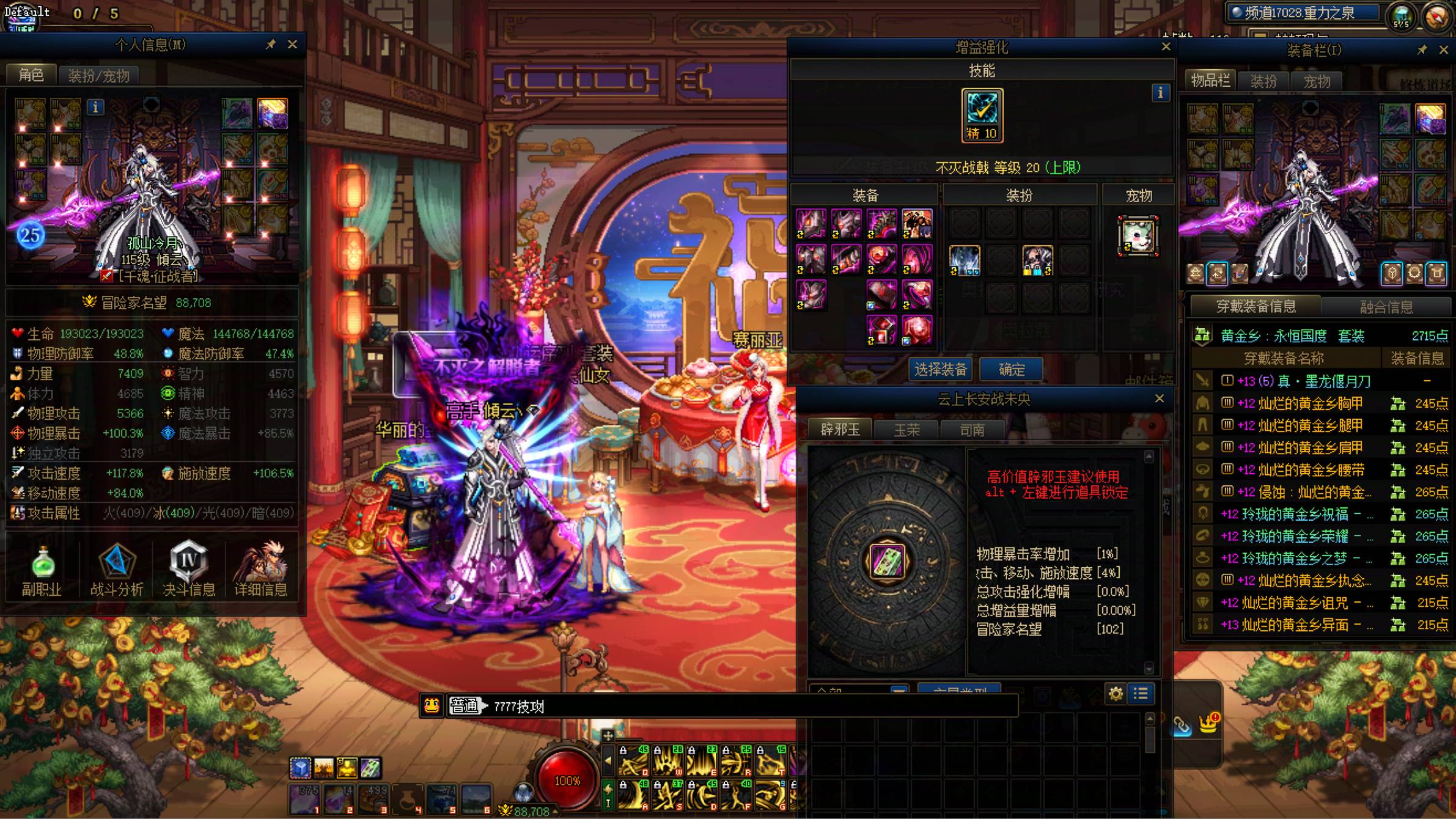
Task: Show 决斗信息 duel information
Action: (x=189, y=569)
